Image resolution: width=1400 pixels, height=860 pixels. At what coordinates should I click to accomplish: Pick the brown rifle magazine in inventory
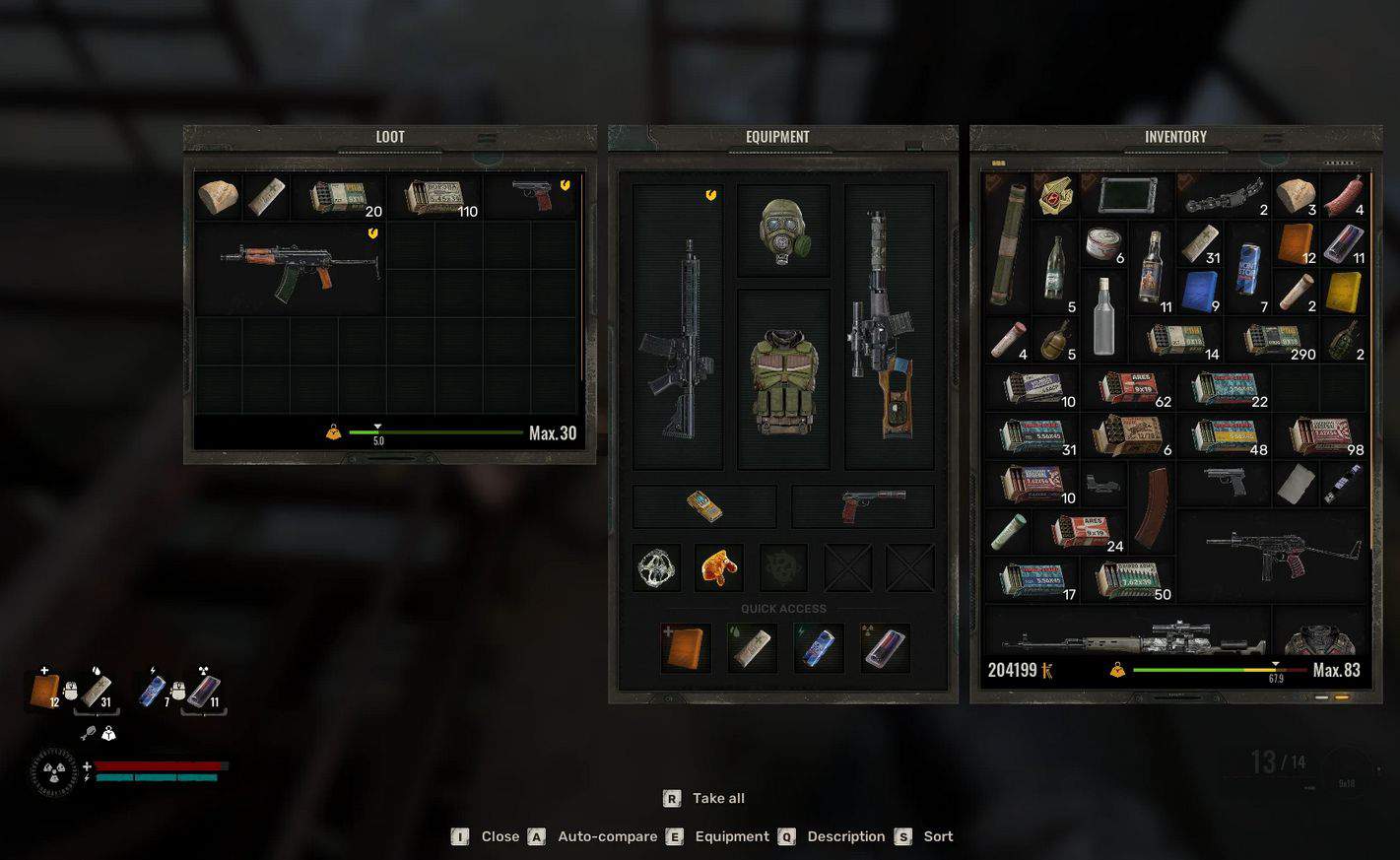tap(1152, 508)
